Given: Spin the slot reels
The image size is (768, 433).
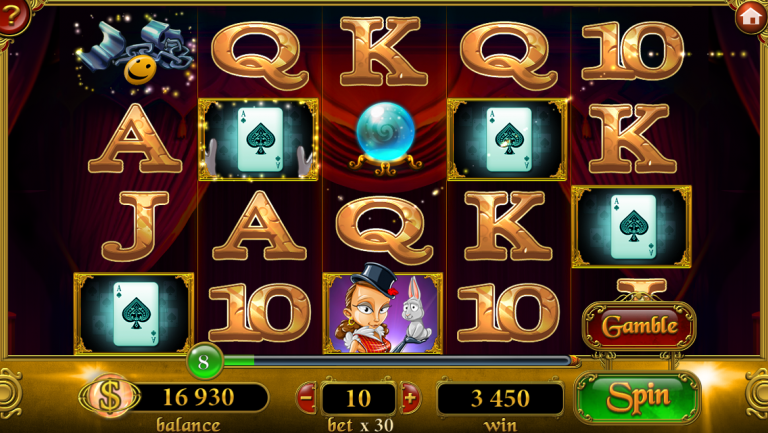Looking at the screenshot, I should [637, 396].
